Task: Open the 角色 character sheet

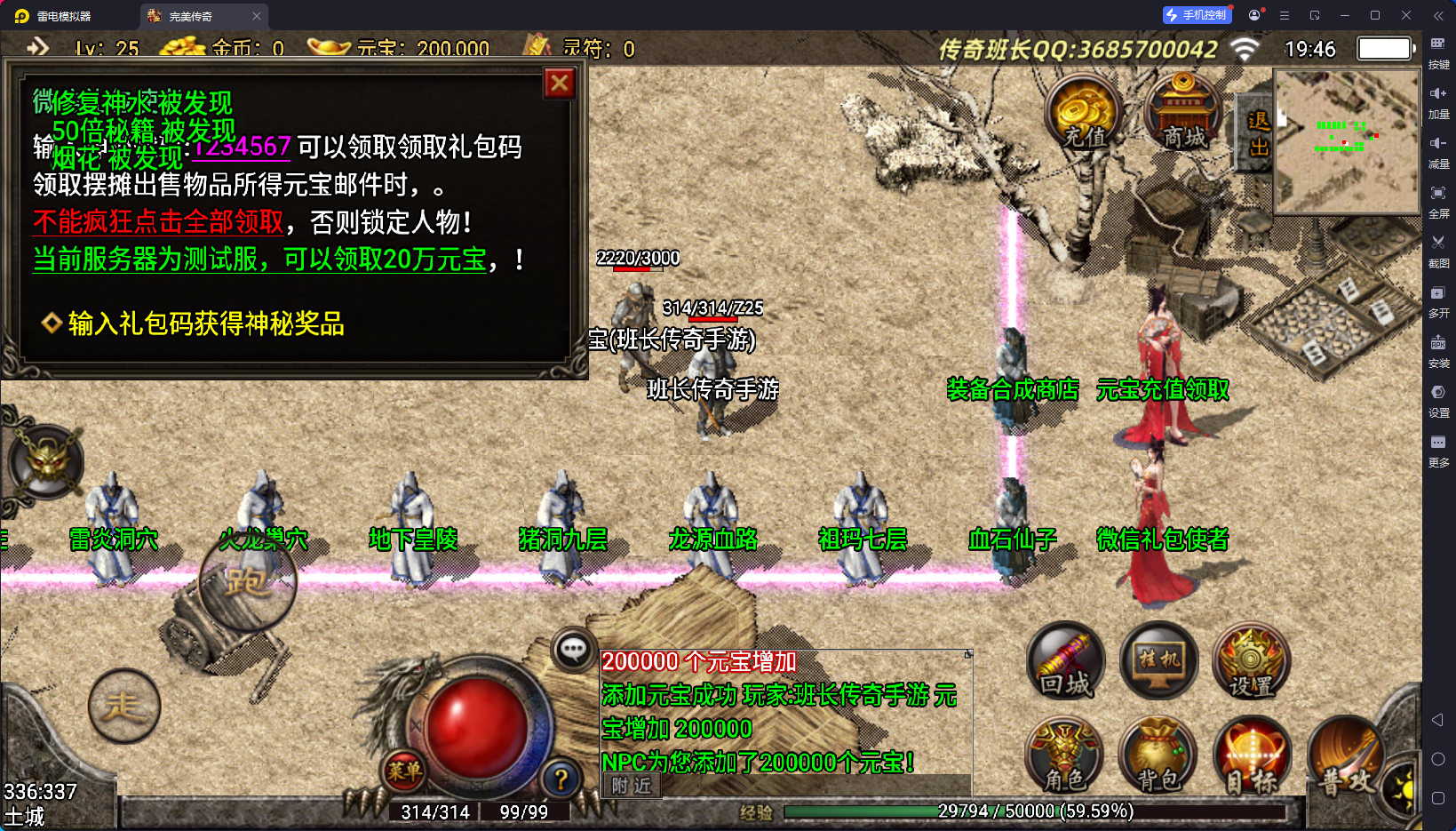Action: [1064, 757]
